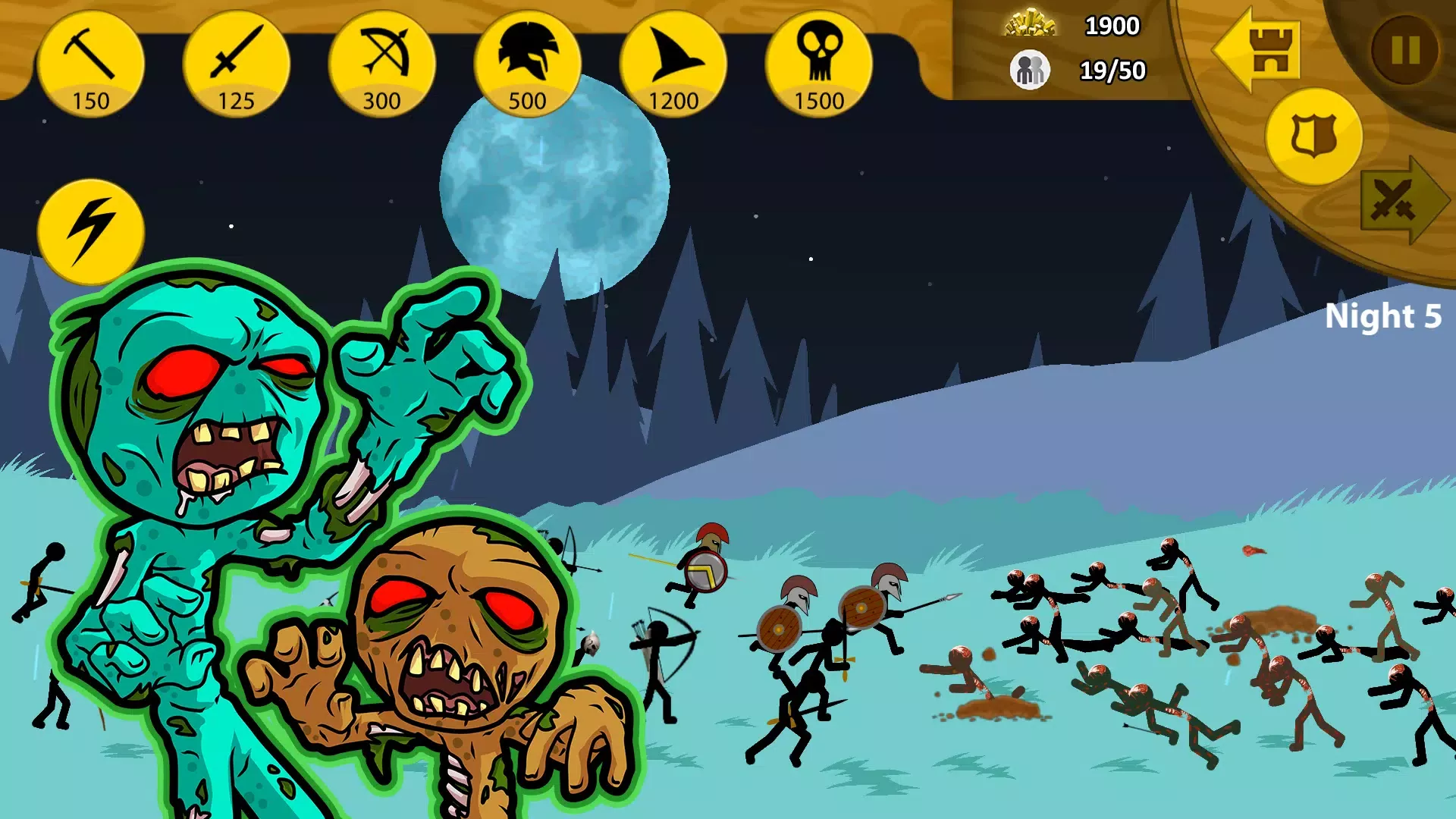Screen dimensions: 1456x819
Task: Pause the game
Action: tap(1404, 51)
